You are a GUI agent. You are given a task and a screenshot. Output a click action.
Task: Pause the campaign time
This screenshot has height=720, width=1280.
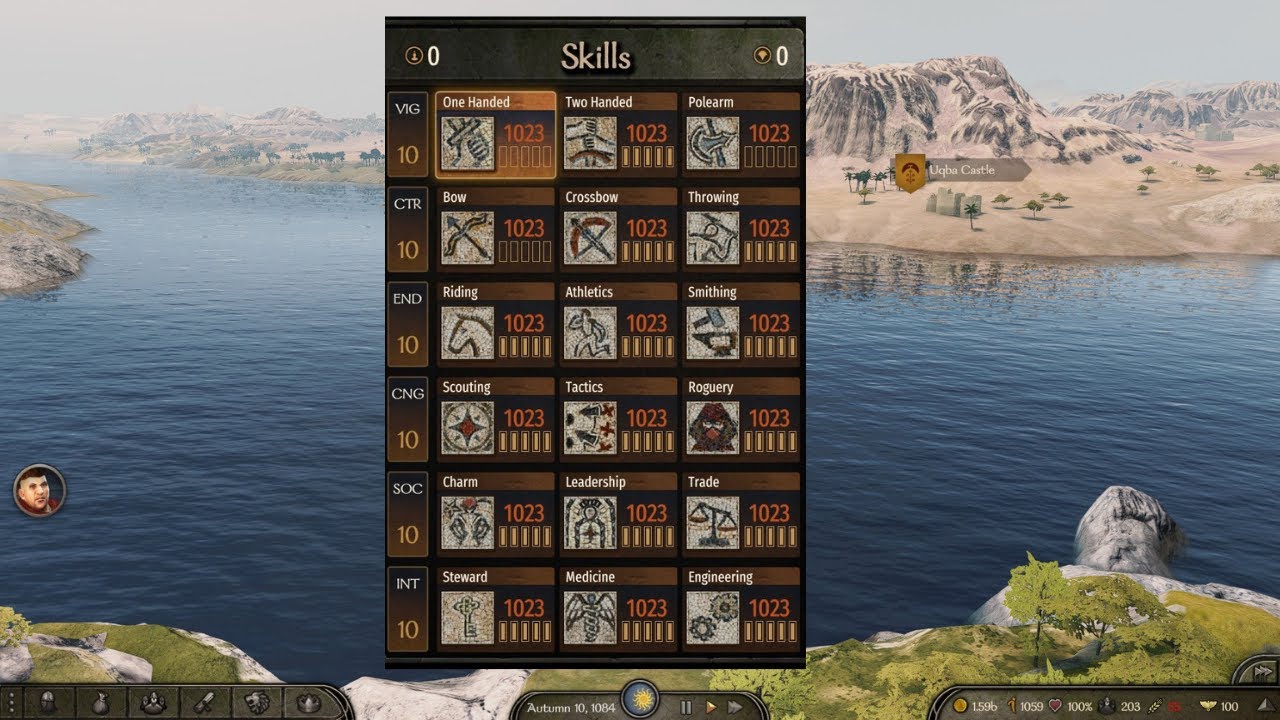point(686,707)
